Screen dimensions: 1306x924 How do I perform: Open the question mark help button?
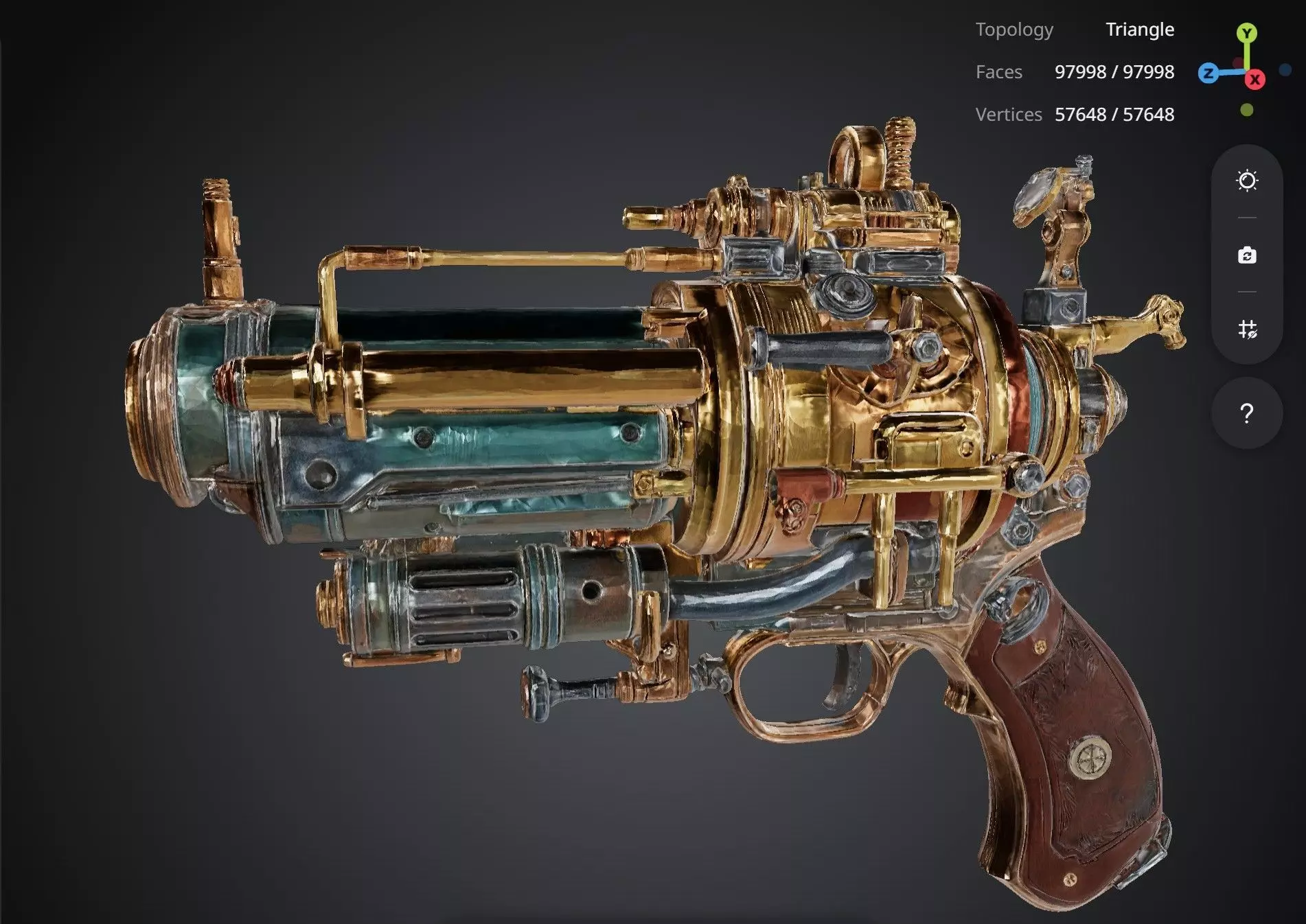coord(1247,413)
